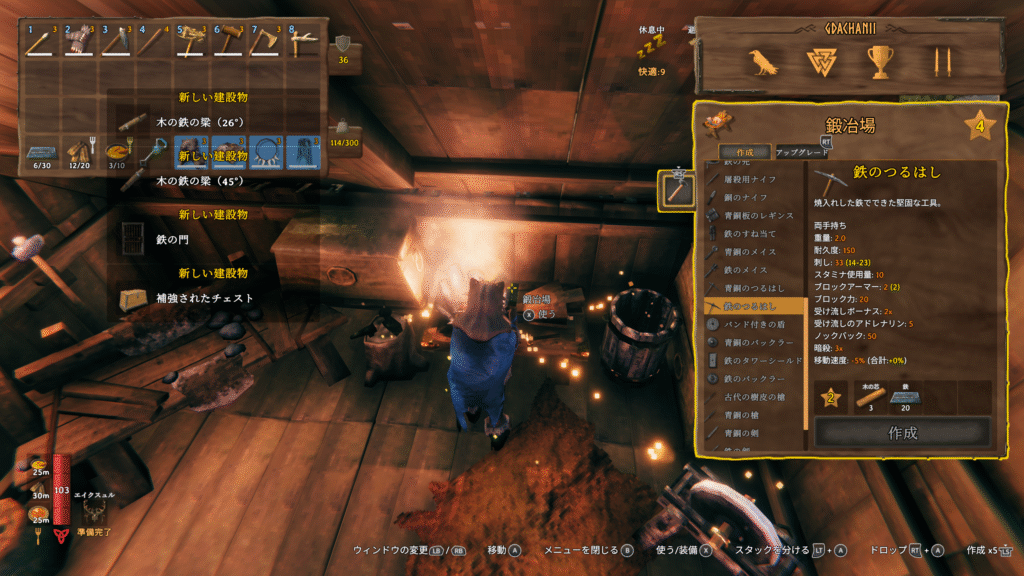Craft the iron pickaxe with 作成 button
Viewport: 1024px width, 576px height.
pos(902,433)
